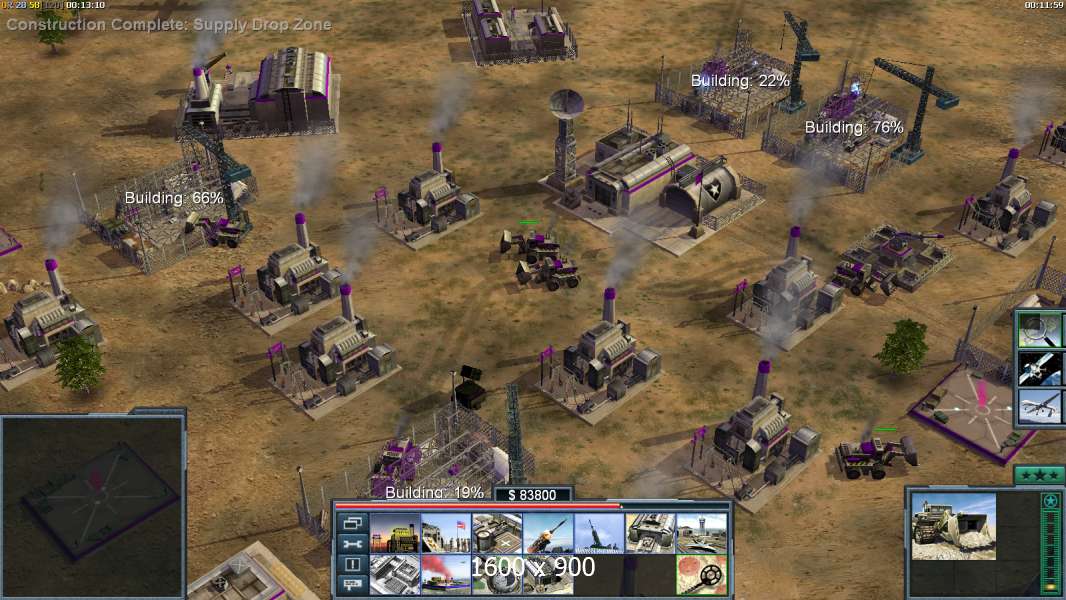Viewport: 1066px width, 600px height.
Task: Choose the Airfield build icon
Action: [x=701, y=533]
